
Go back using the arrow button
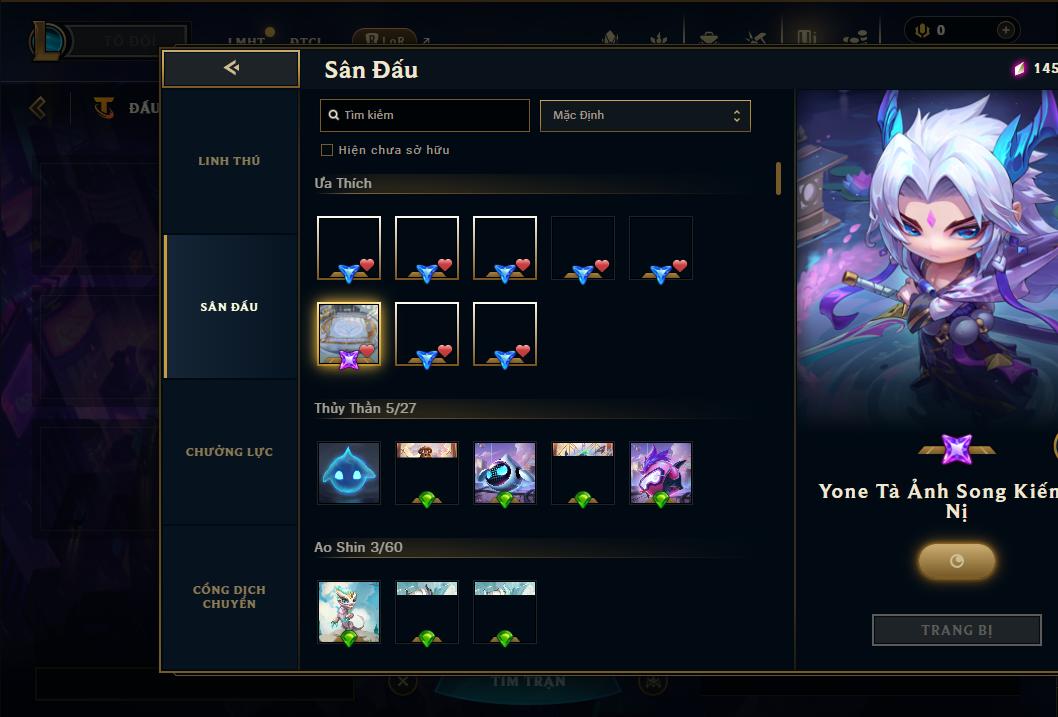coord(231,68)
